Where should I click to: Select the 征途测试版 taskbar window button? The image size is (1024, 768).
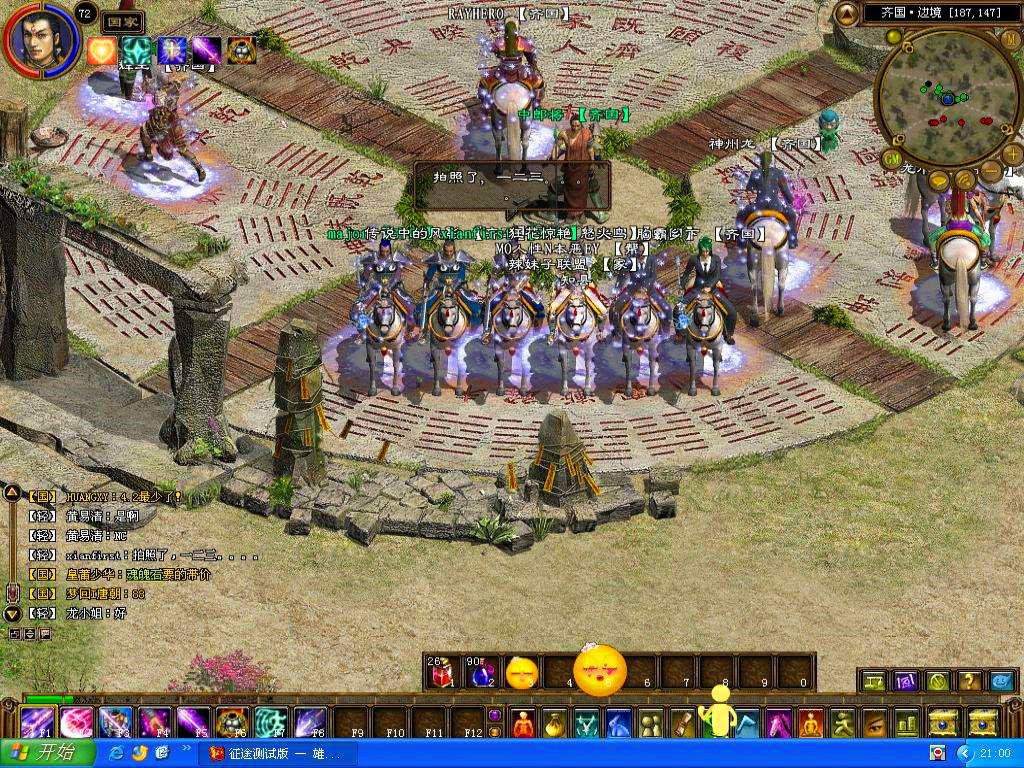[x=275, y=753]
